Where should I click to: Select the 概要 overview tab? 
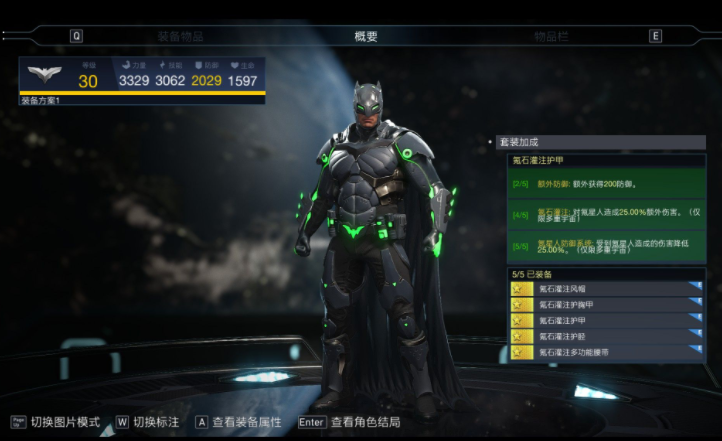click(366, 36)
